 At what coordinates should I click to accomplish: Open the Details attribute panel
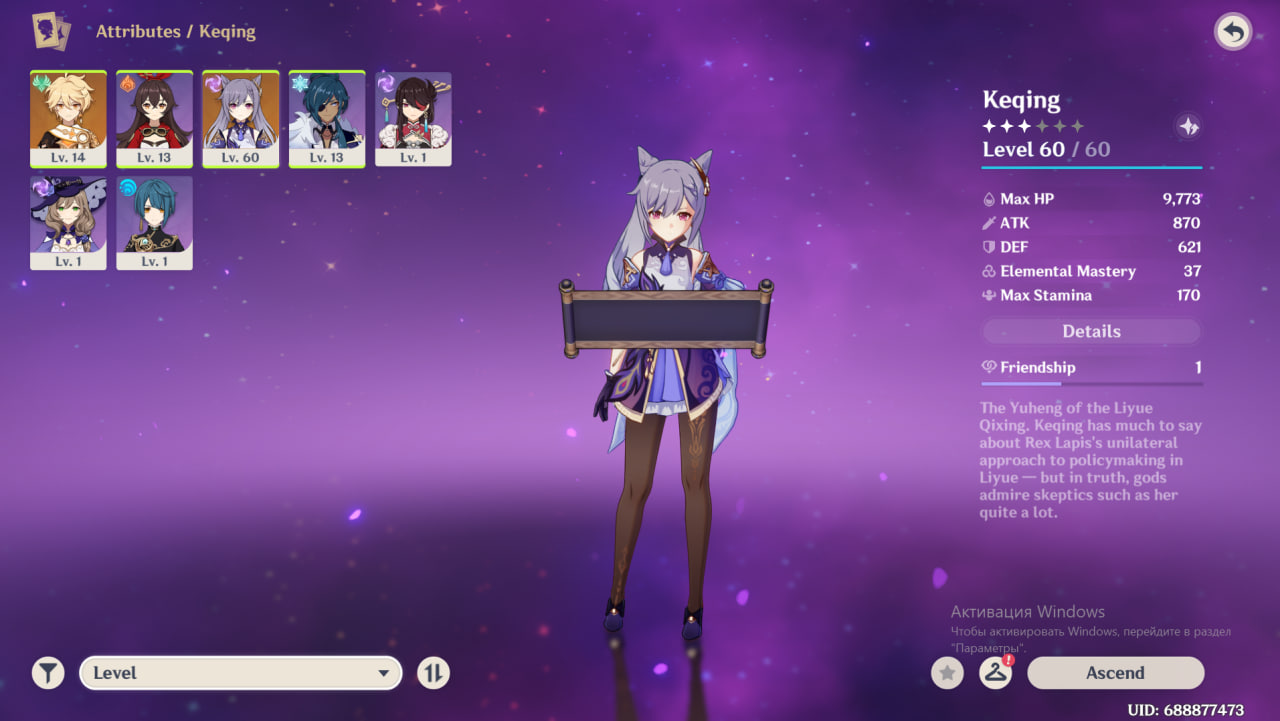click(x=1091, y=332)
